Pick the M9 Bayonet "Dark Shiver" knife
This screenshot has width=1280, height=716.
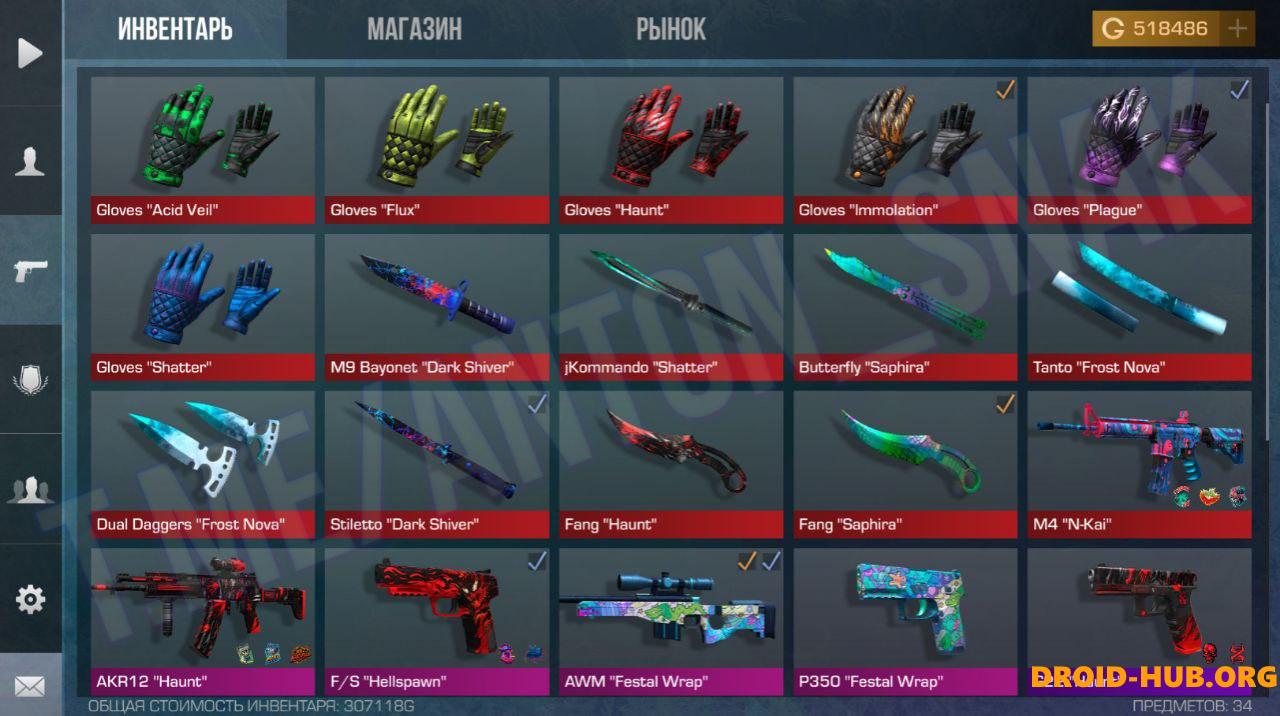pos(436,307)
